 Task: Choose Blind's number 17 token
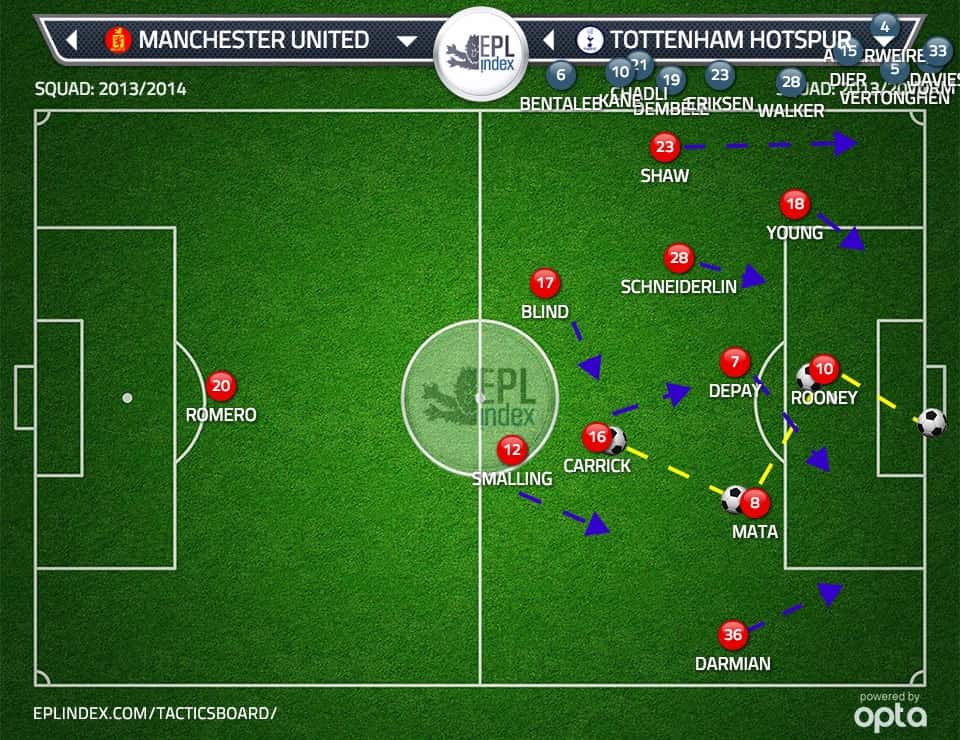(545, 283)
